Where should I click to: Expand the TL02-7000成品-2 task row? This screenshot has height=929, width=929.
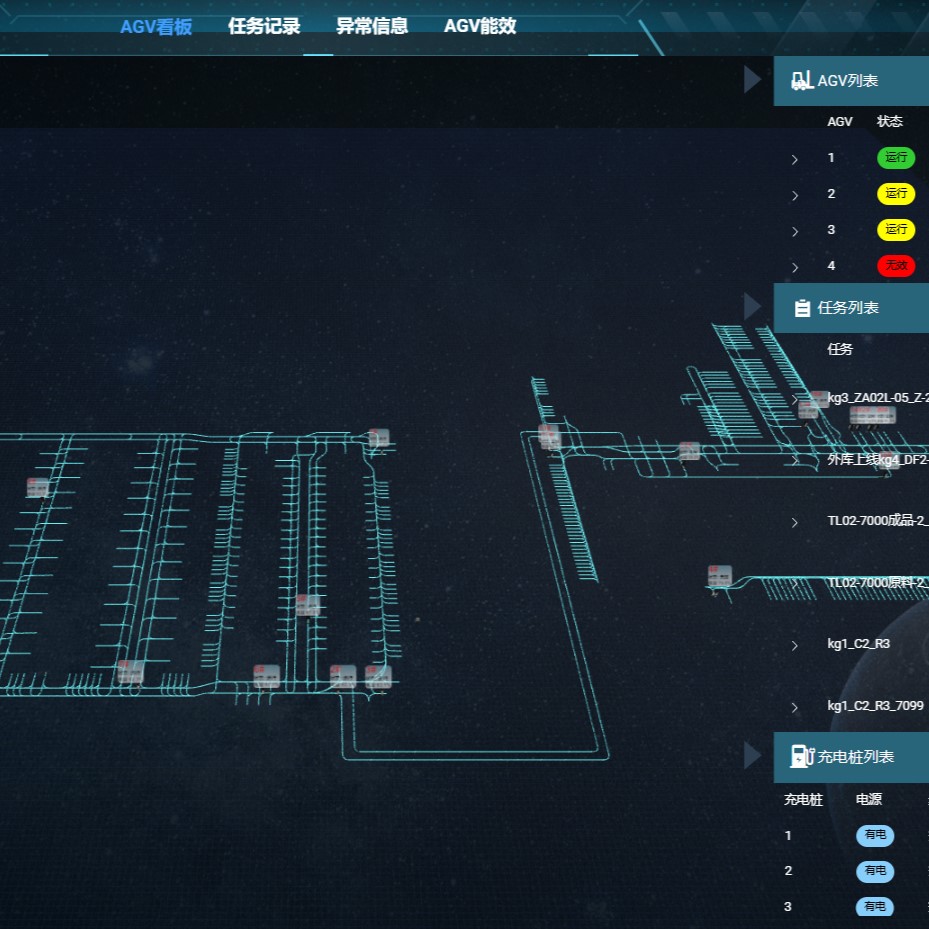[x=795, y=522]
